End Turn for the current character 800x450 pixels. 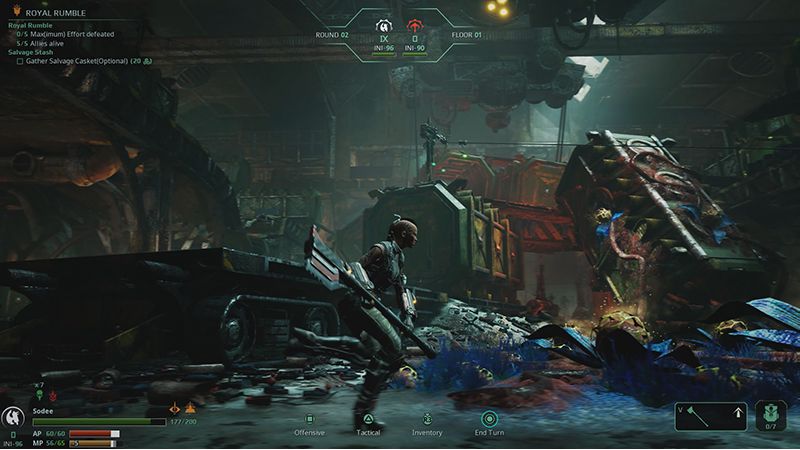click(489, 420)
